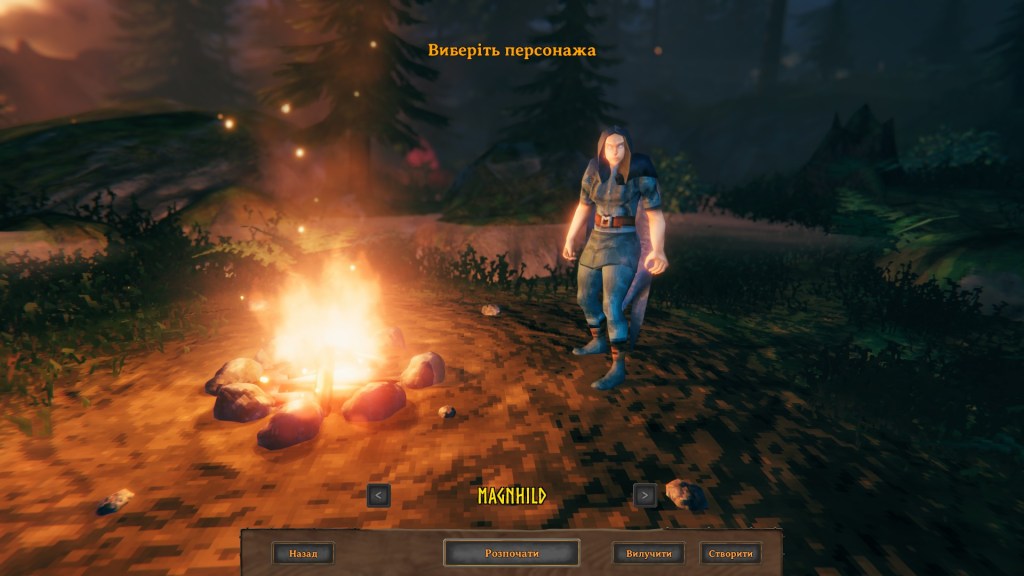Create a new character with Створити

pos(731,553)
